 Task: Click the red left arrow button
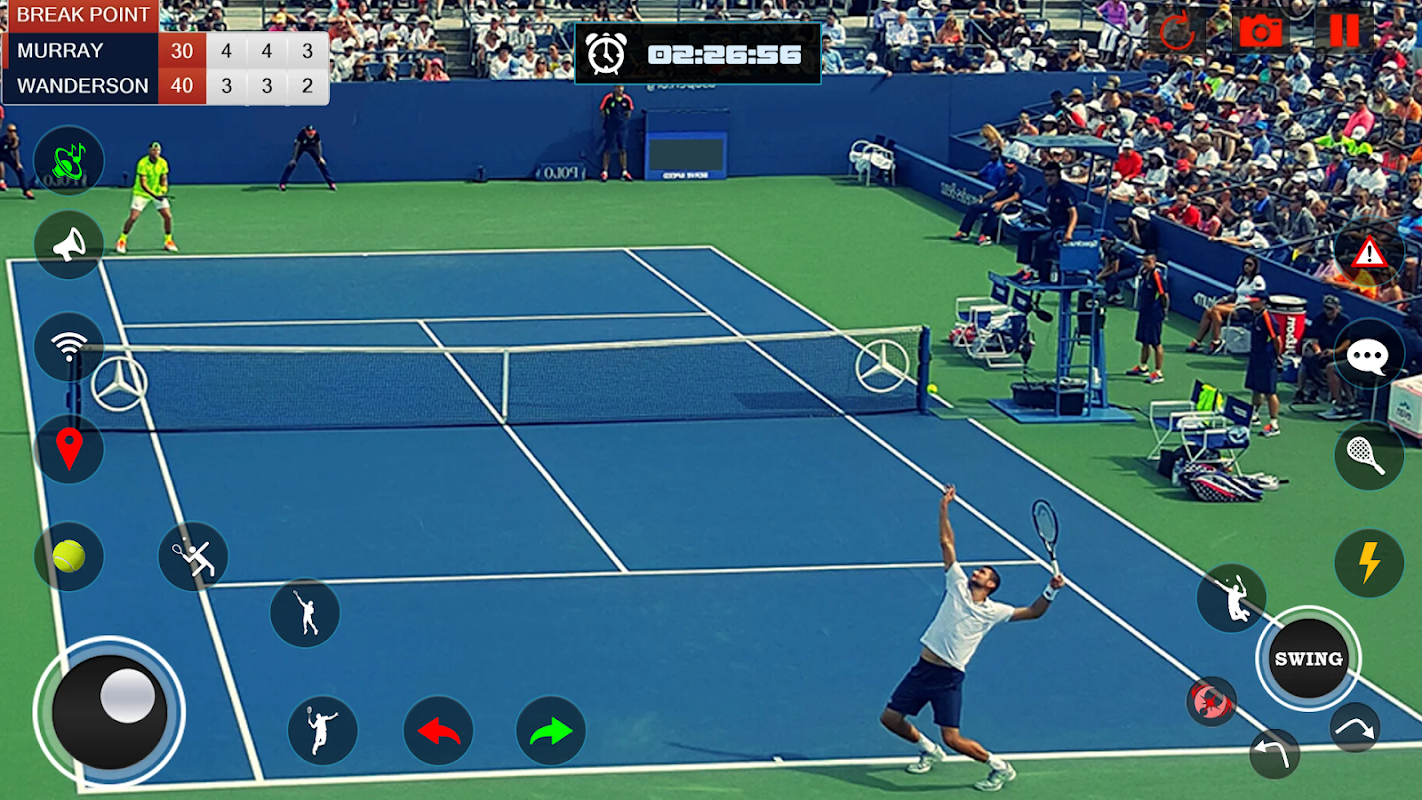click(x=438, y=731)
